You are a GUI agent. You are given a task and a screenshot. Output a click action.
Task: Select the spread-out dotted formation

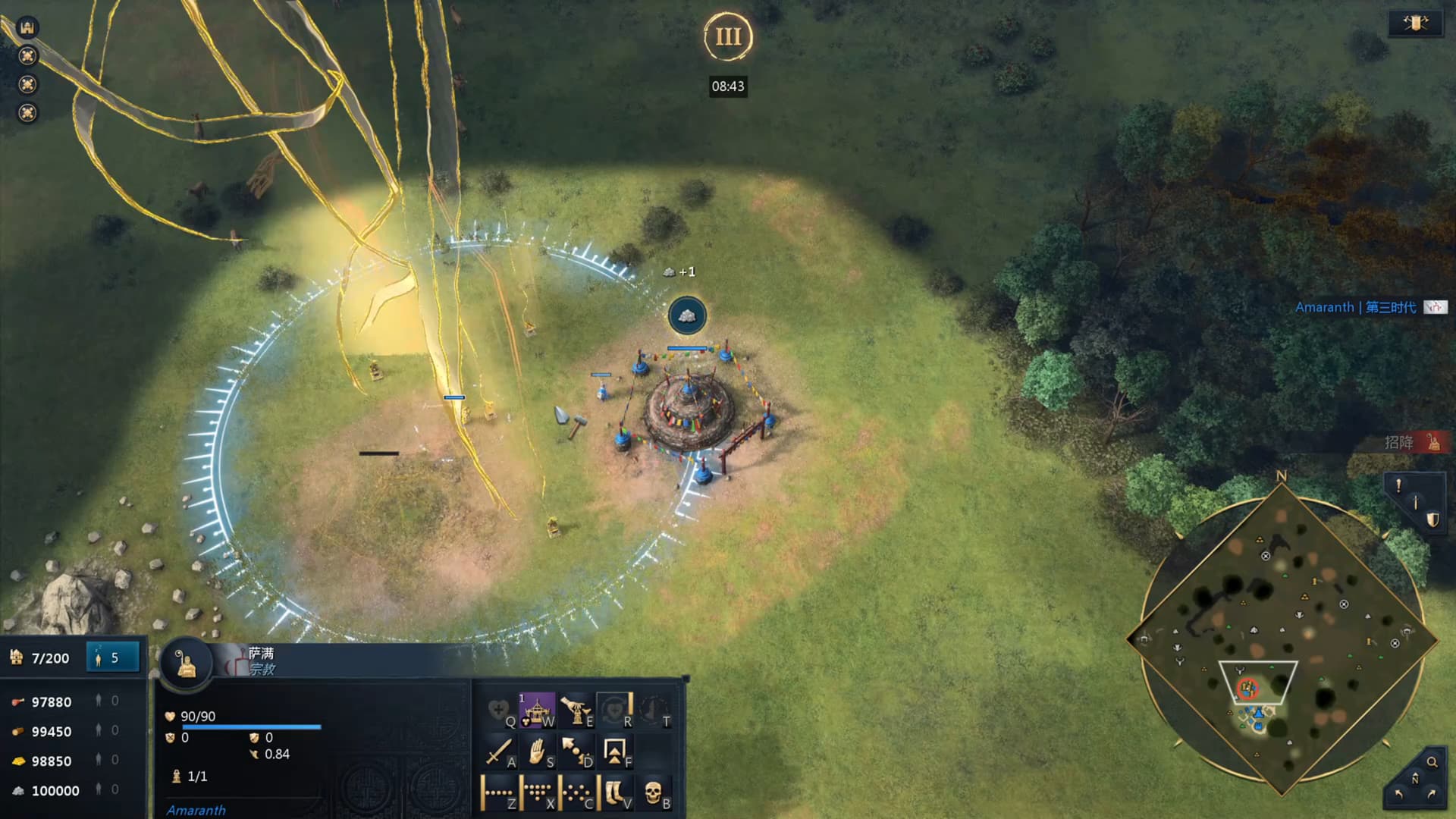(576, 792)
